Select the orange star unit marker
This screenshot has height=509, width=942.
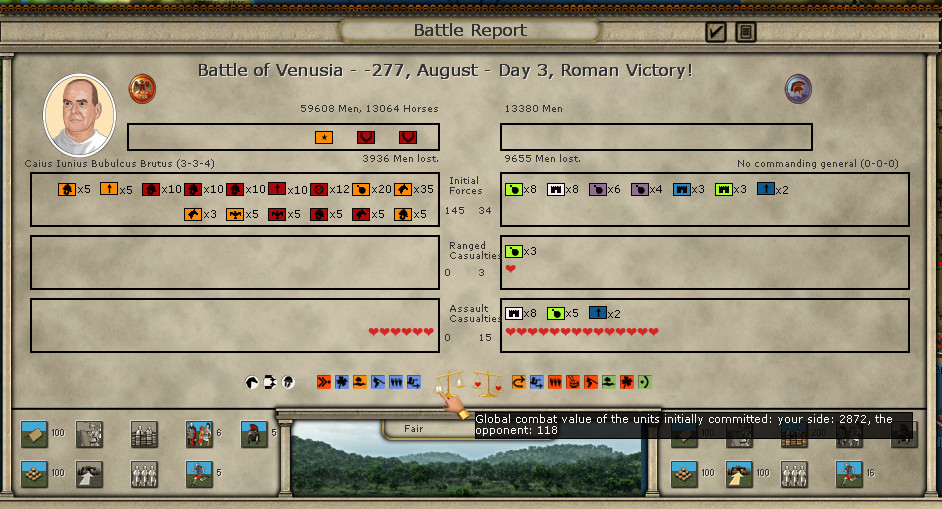324,137
